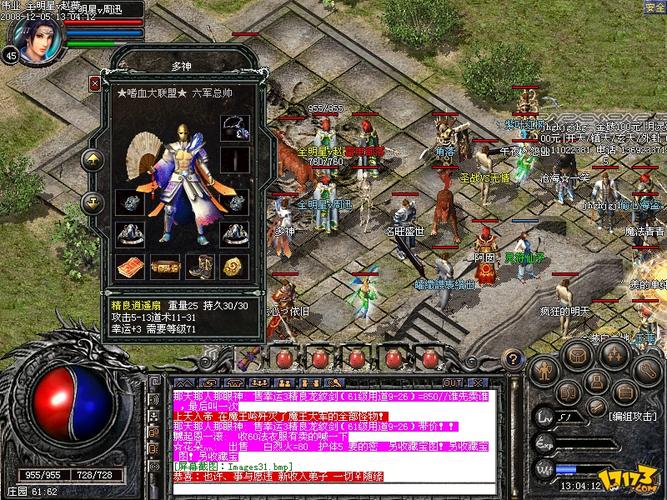This screenshot has width=667, height=500.
Task: Select the belt equipment slot
Action: [165, 267]
